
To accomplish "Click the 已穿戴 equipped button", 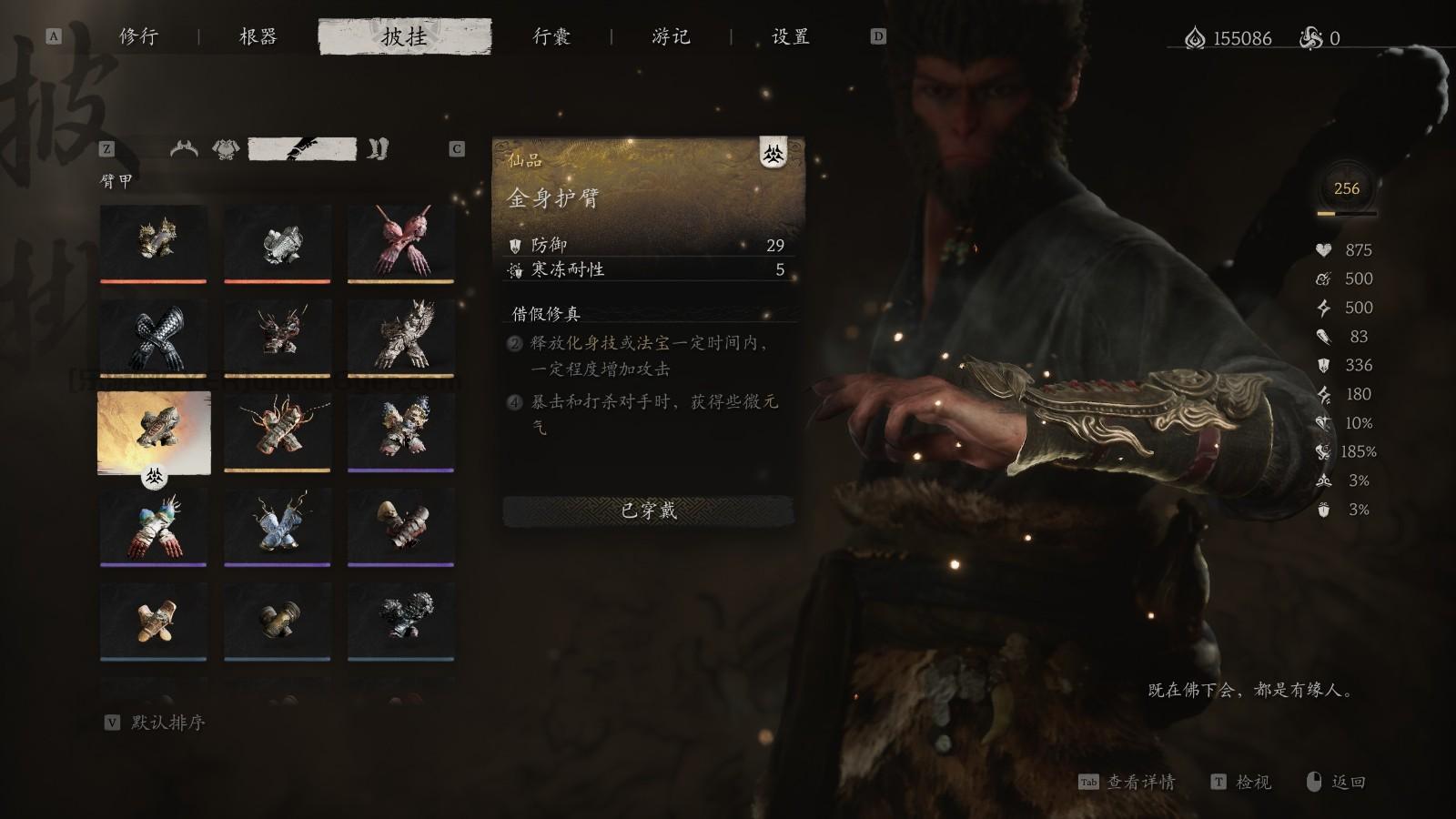I will 649,511.
